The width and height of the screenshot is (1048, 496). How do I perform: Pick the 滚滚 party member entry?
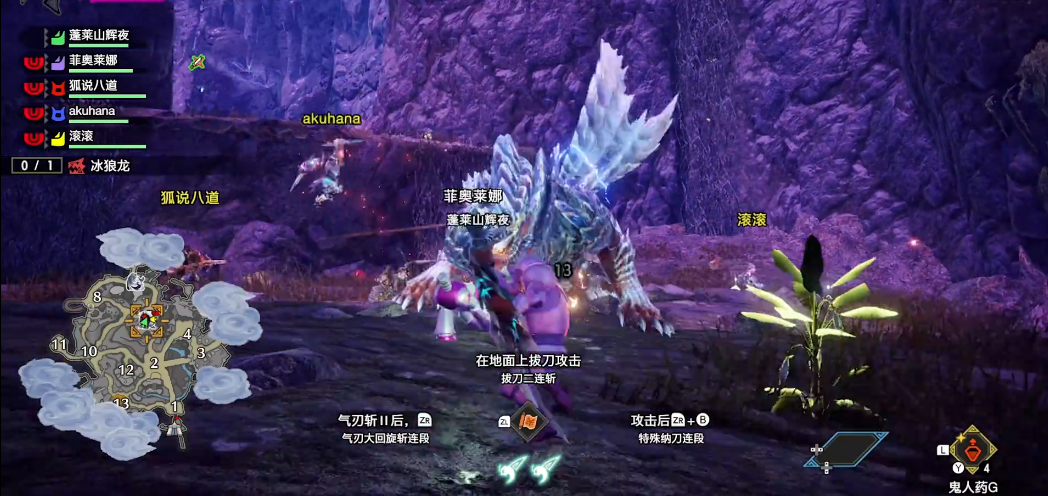coord(82,137)
